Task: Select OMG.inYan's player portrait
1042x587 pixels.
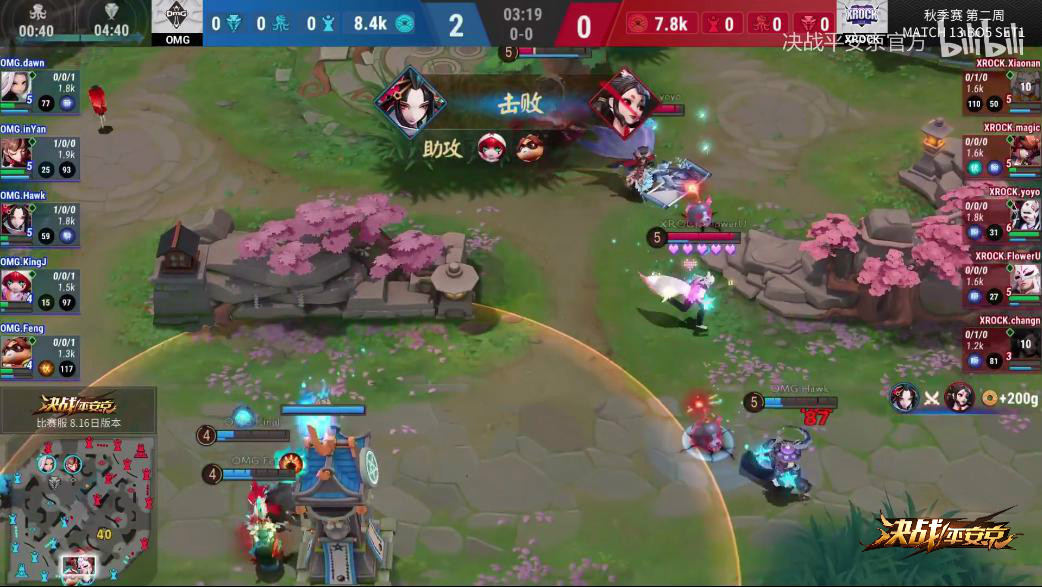Action: tap(16, 152)
